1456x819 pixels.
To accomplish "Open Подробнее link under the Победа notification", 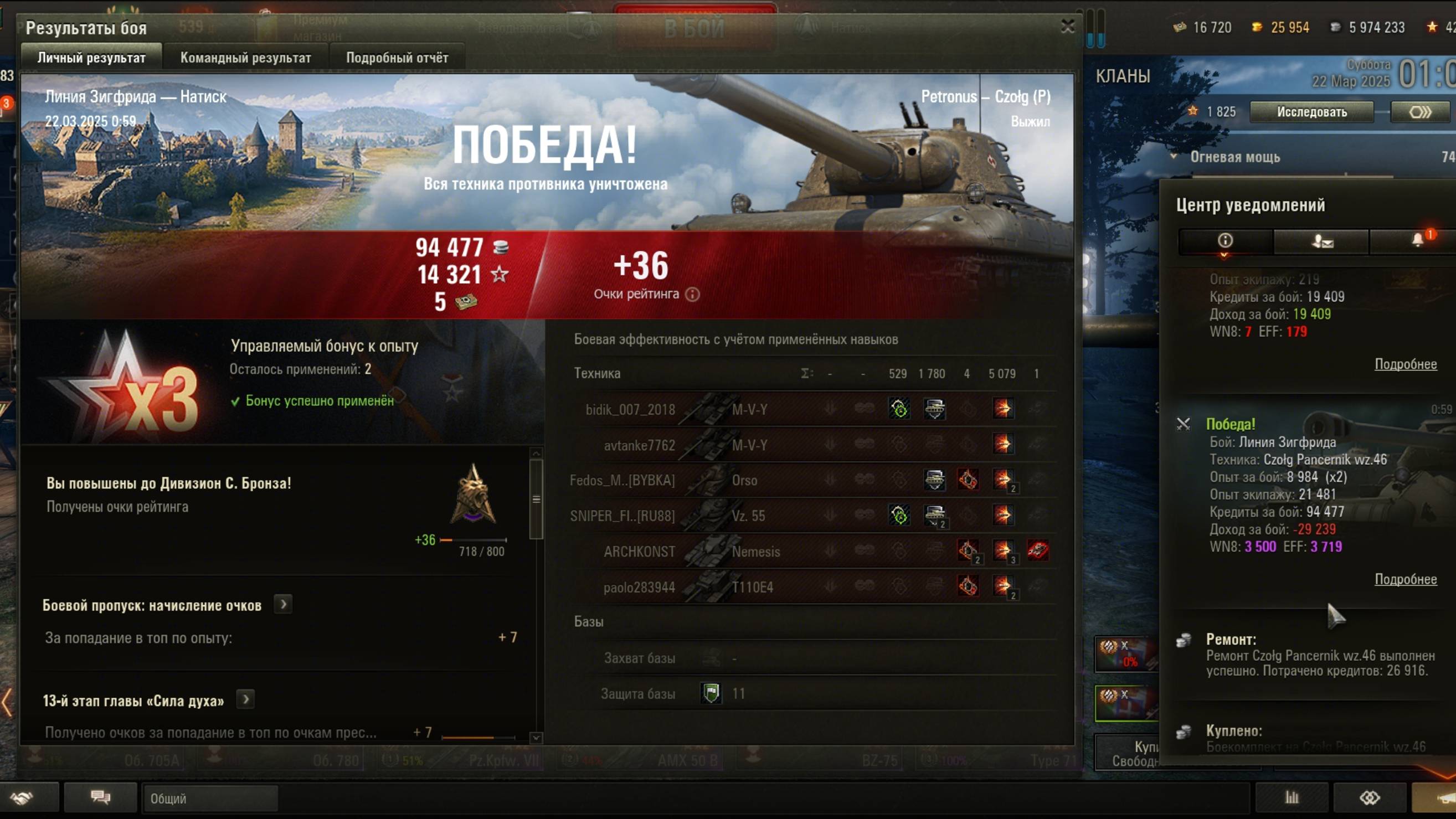I will [x=1405, y=579].
